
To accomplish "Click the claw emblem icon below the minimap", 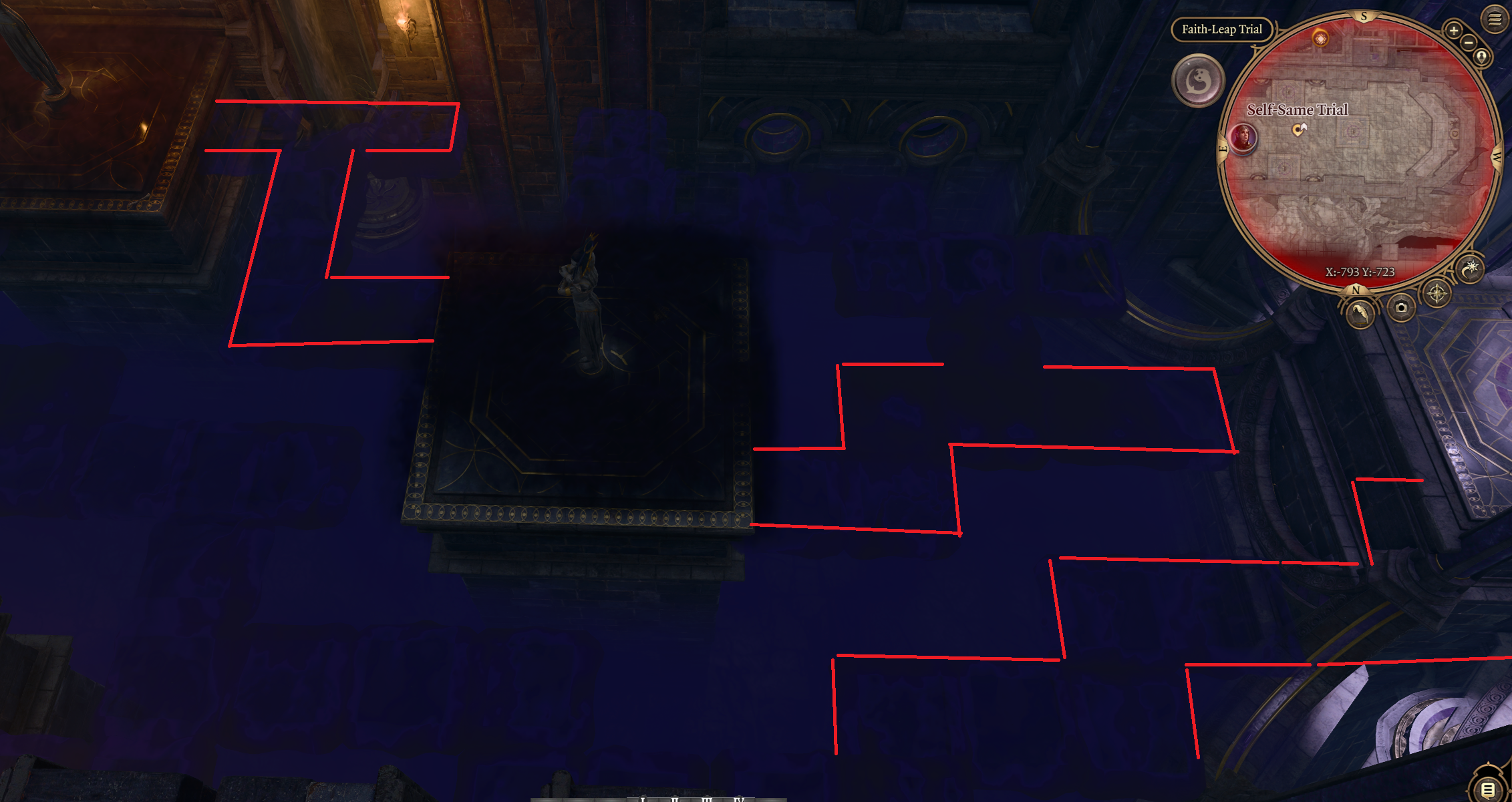I will click(x=1360, y=314).
